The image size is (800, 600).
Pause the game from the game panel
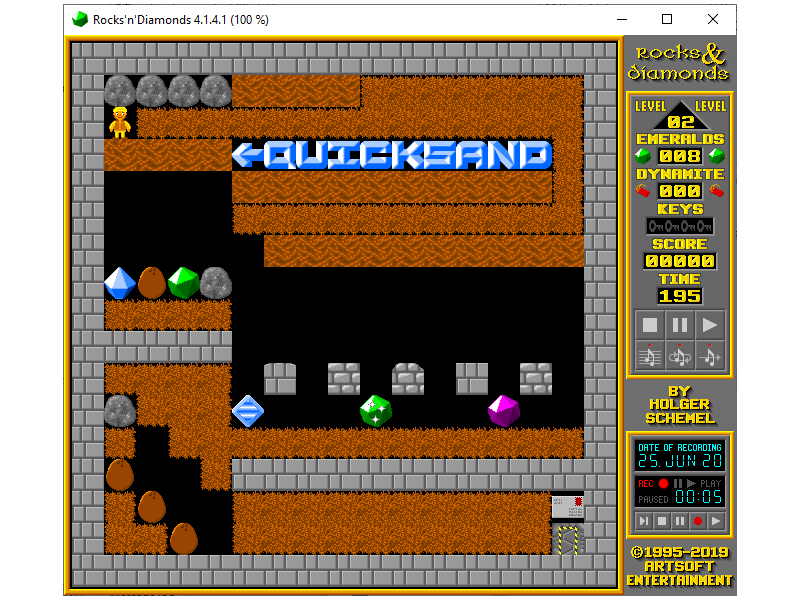pos(679,325)
